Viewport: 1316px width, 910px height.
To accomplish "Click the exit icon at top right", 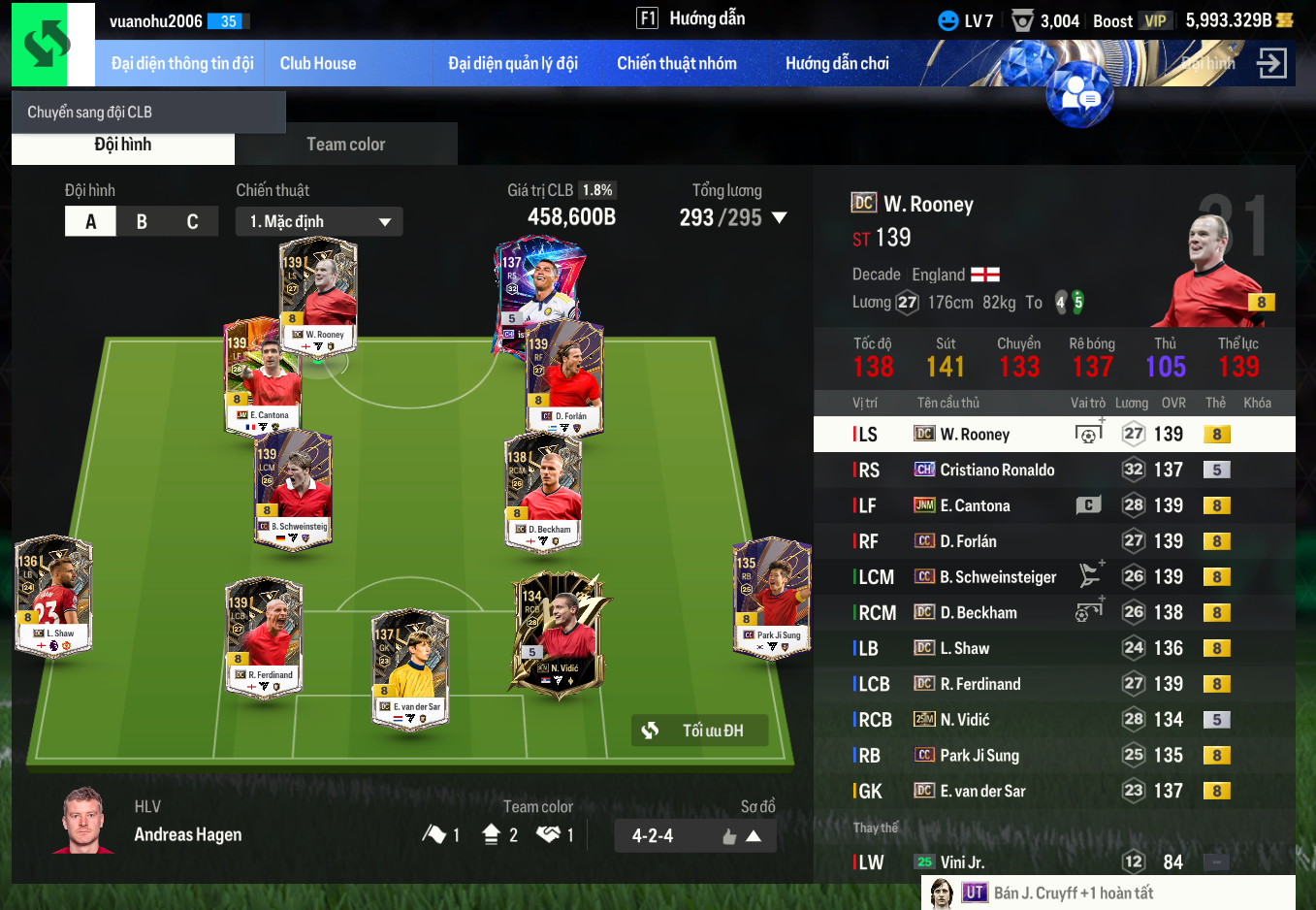I will coord(1271,64).
